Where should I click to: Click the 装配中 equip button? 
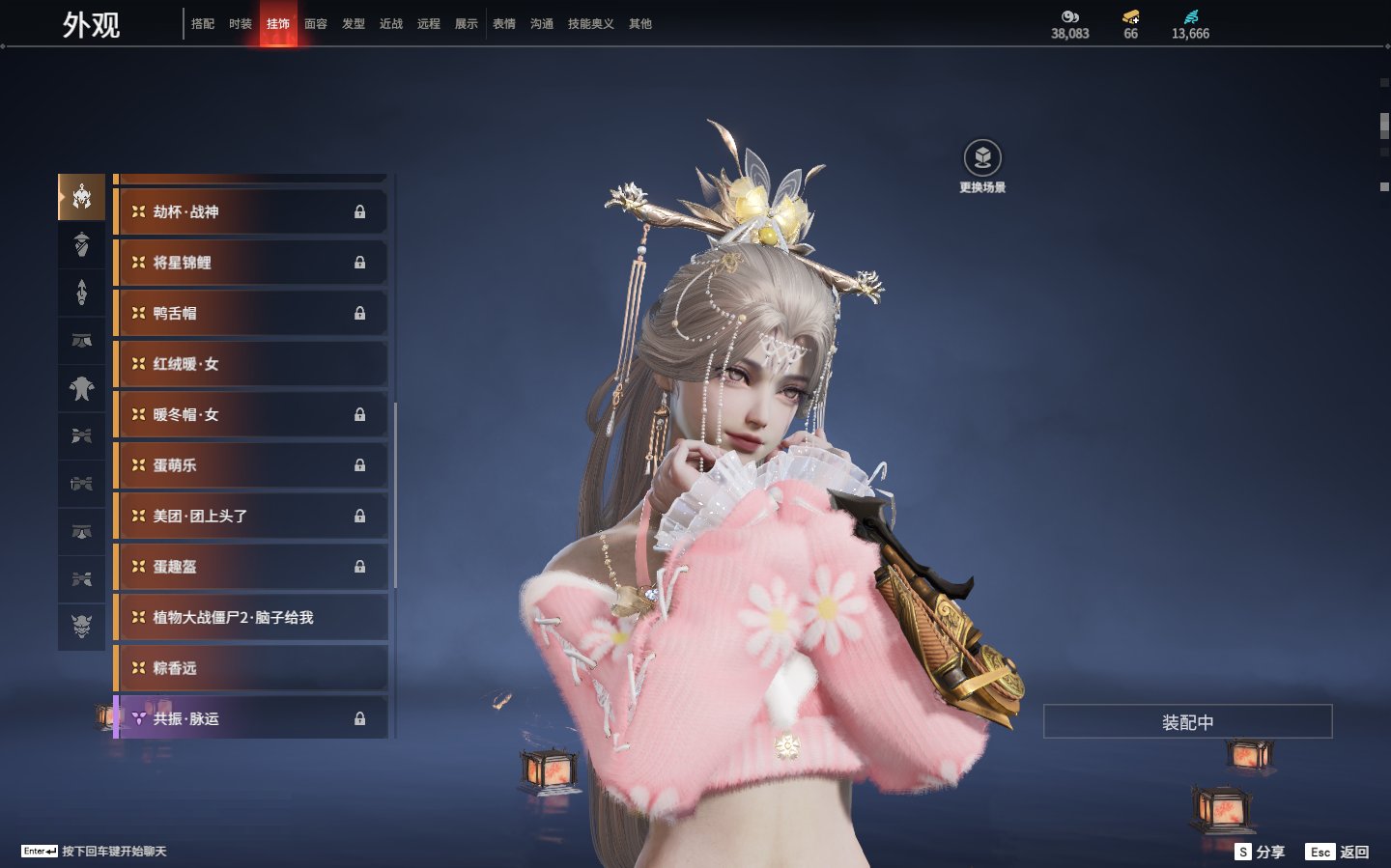click(x=1187, y=721)
